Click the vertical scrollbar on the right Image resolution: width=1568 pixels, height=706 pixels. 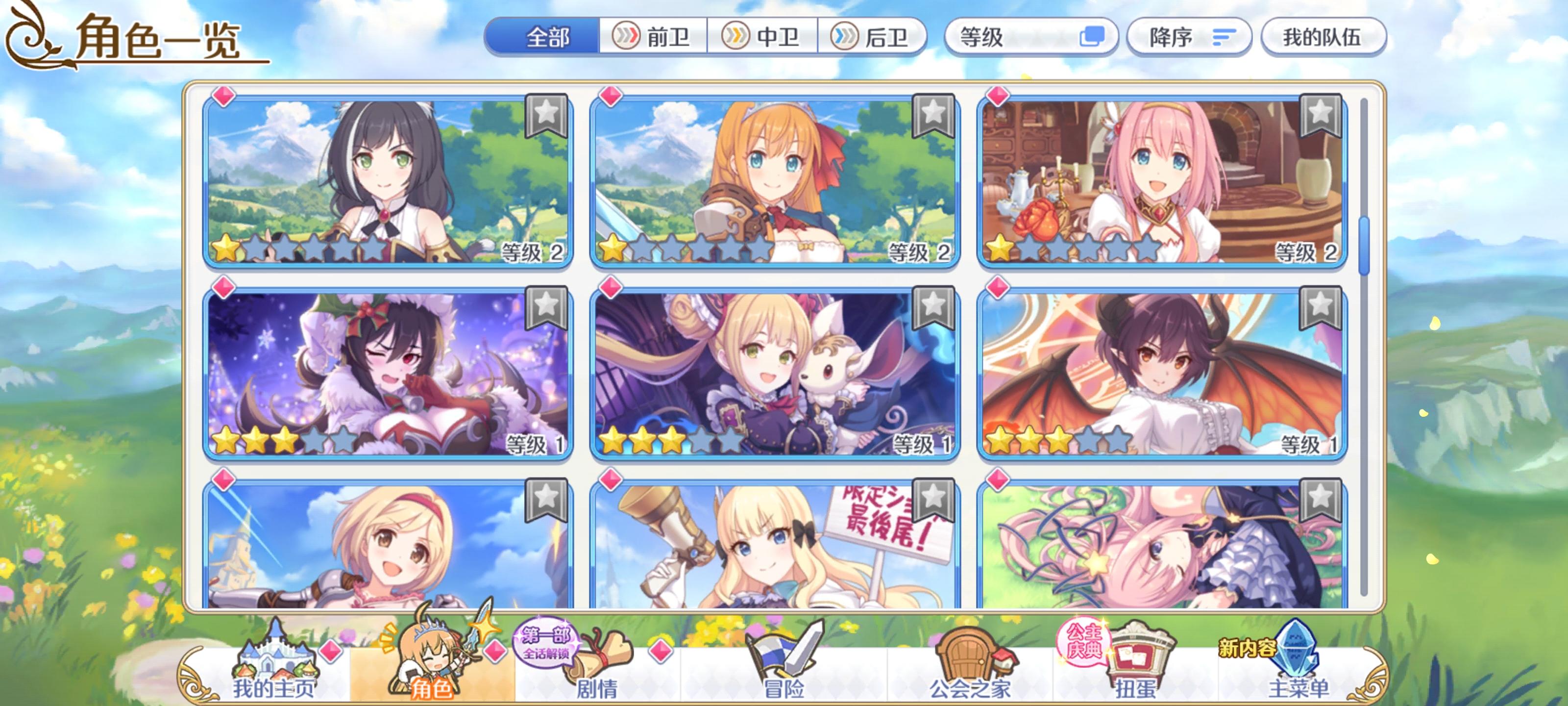[1365, 244]
